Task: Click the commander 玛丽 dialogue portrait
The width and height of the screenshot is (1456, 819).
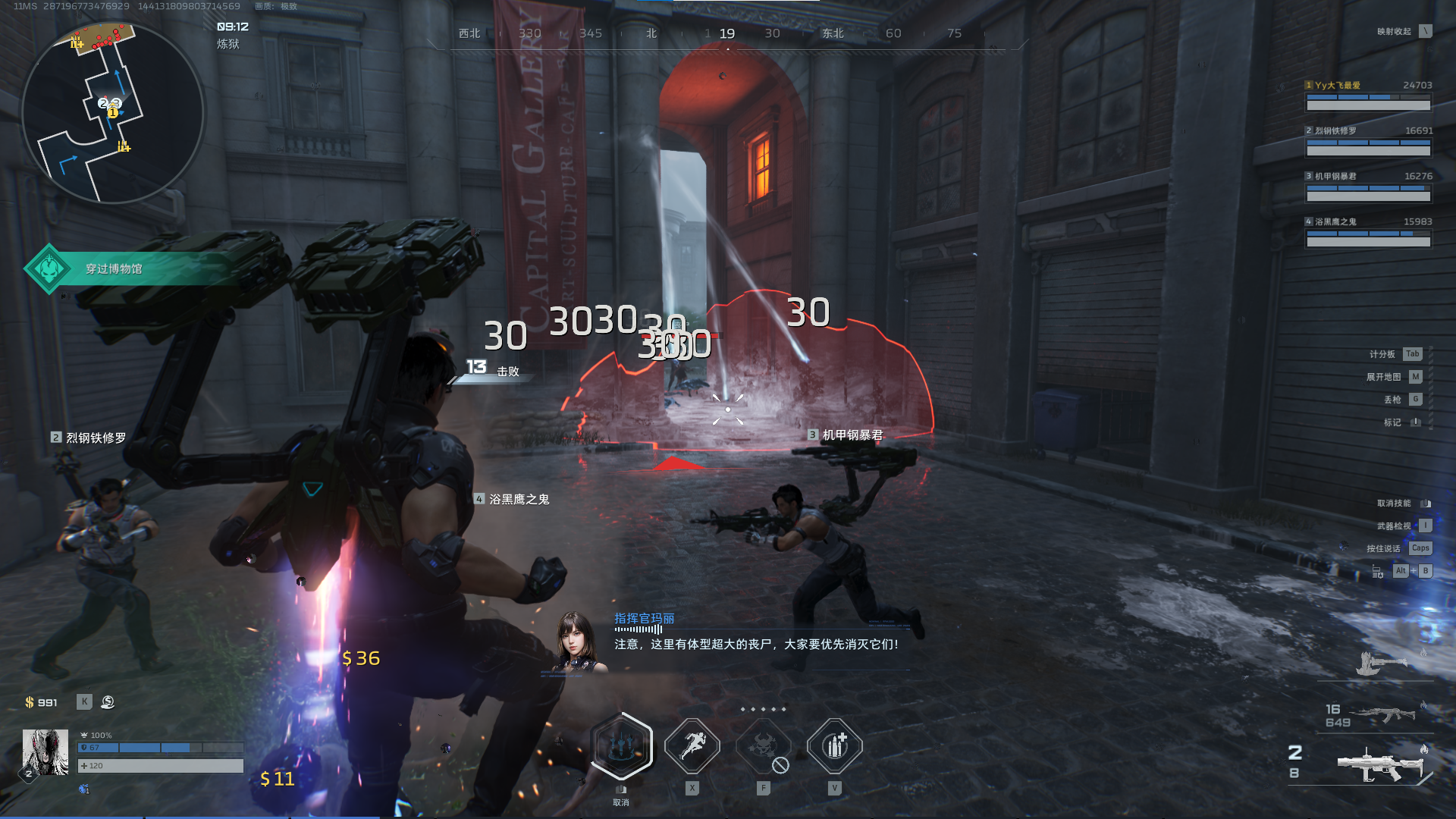Action: pos(579,642)
